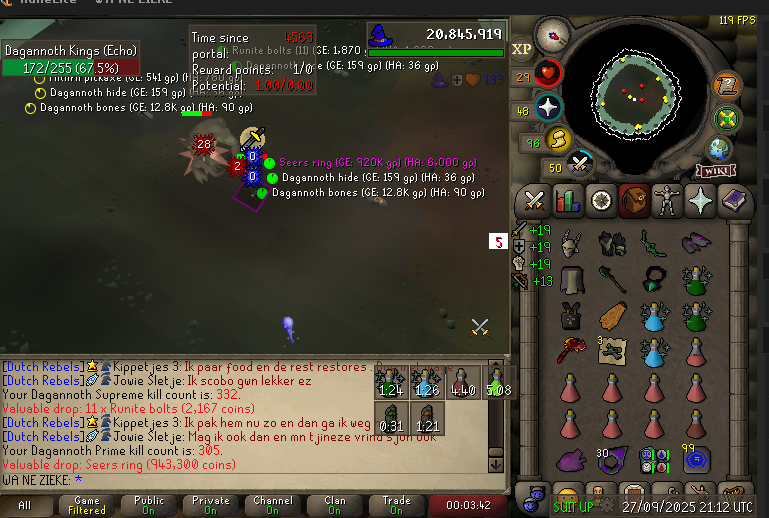Viewport: 769px width, 518px height.
Task: Click the XP drops button
Action: click(522, 49)
